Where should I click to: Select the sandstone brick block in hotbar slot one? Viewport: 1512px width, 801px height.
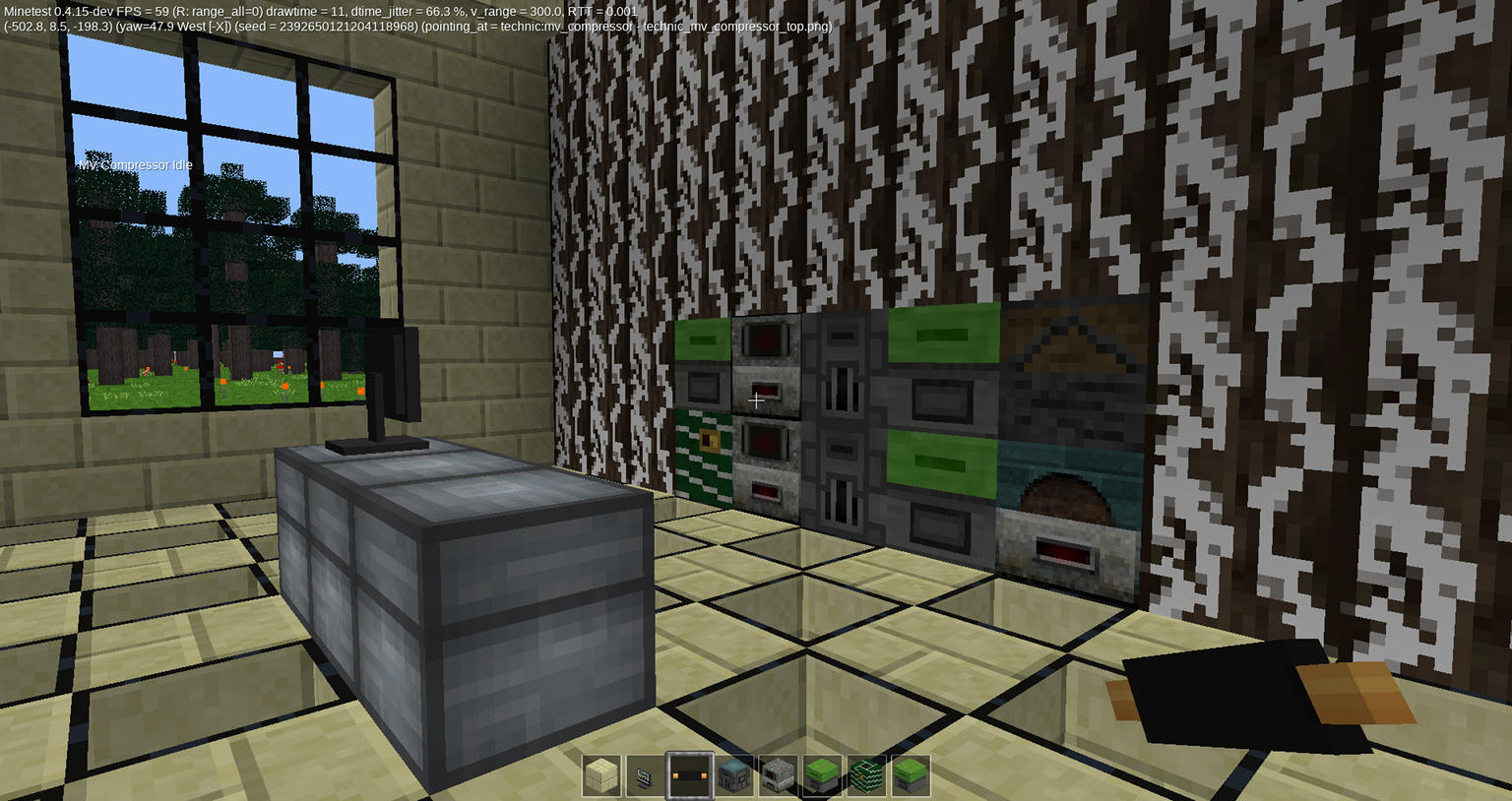601,776
